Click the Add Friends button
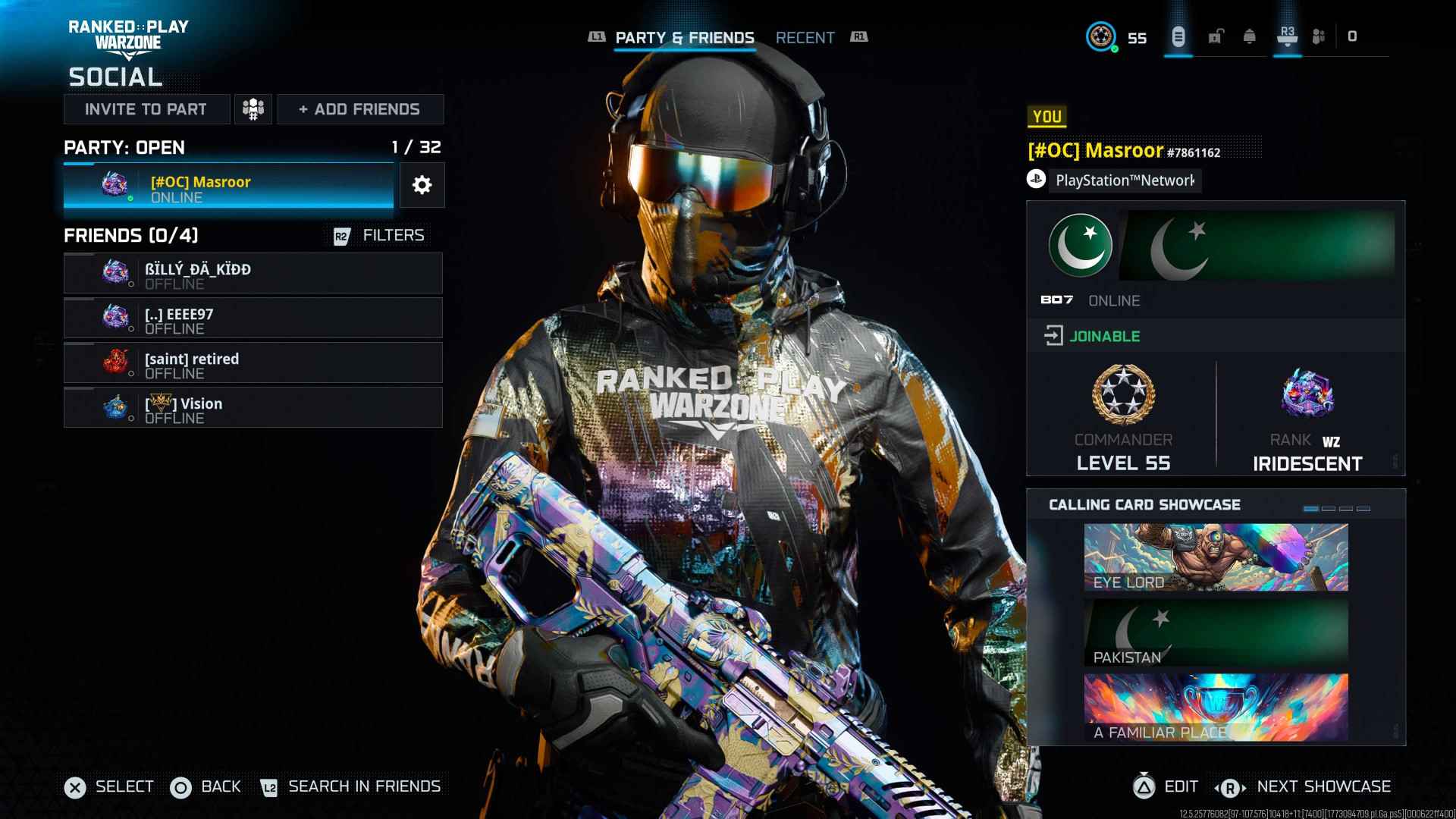Screen dimensions: 1456x819 [x=359, y=109]
